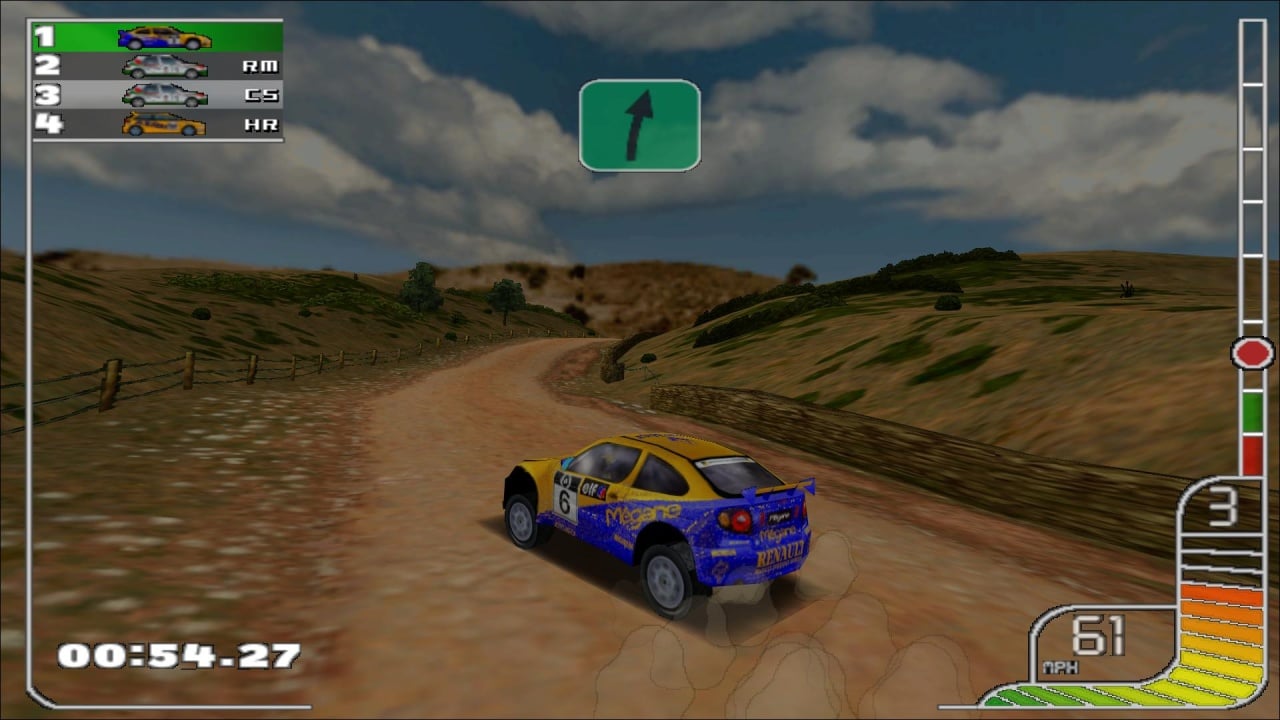
Task: Choose the CS driver standings row
Action: pyautogui.click(x=157, y=96)
